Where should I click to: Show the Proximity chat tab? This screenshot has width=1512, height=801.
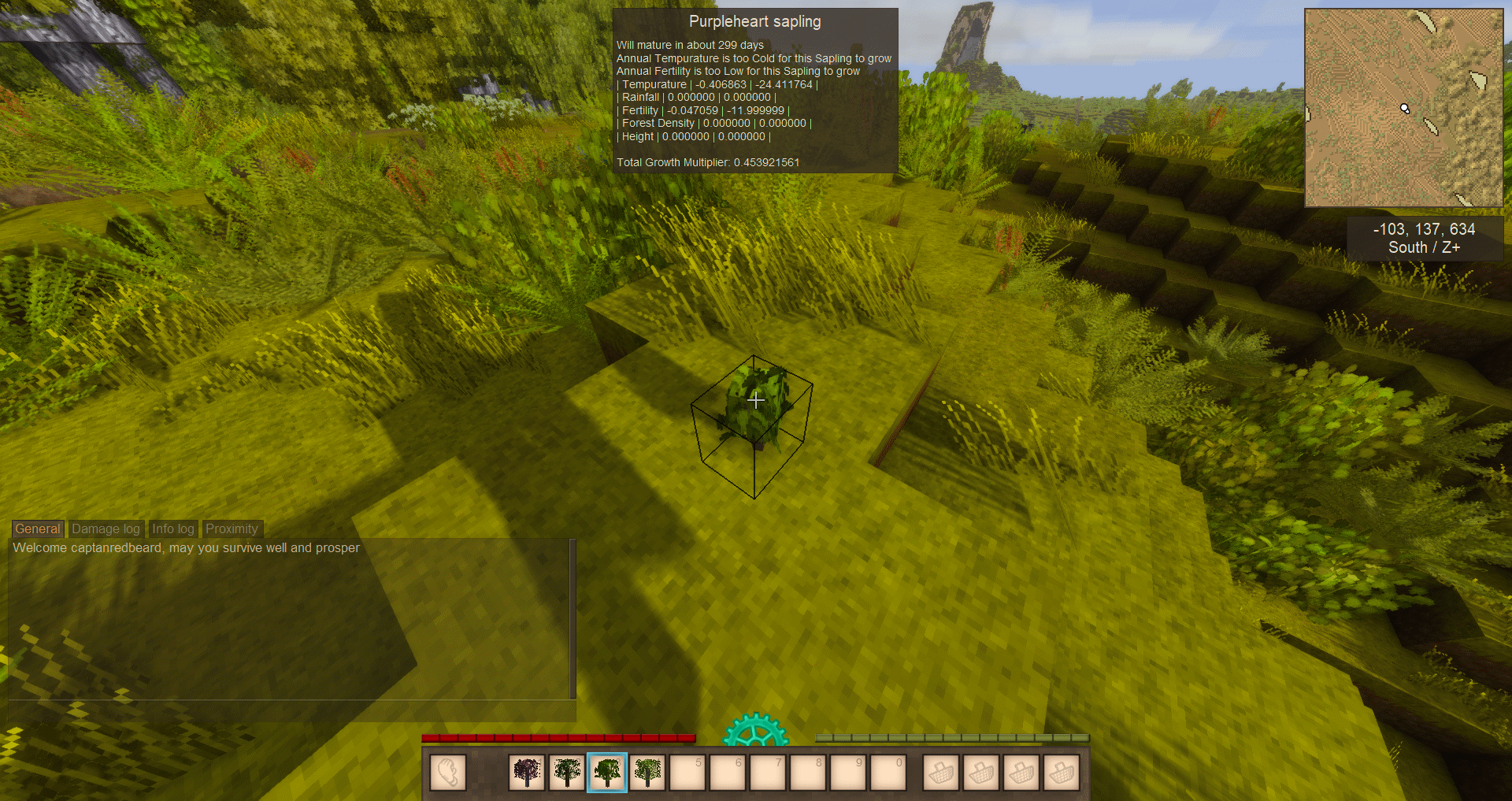tap(232, 529)
